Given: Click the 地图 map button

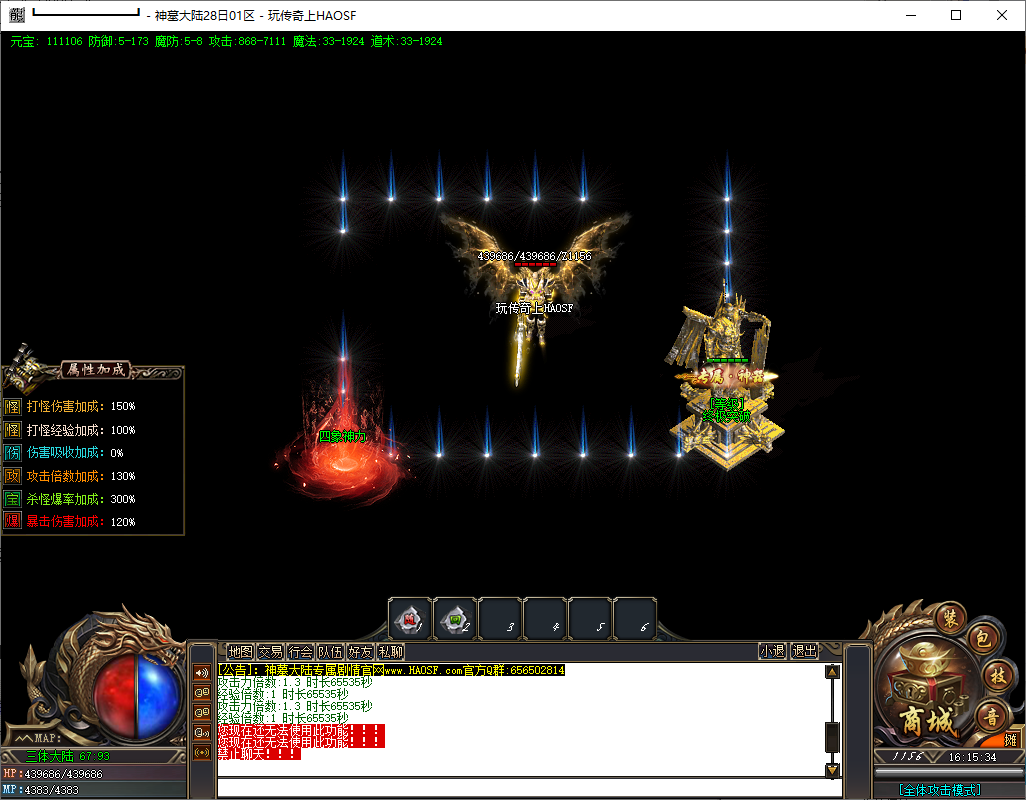Looking at the screenshot, I should [x=240, y=651].
